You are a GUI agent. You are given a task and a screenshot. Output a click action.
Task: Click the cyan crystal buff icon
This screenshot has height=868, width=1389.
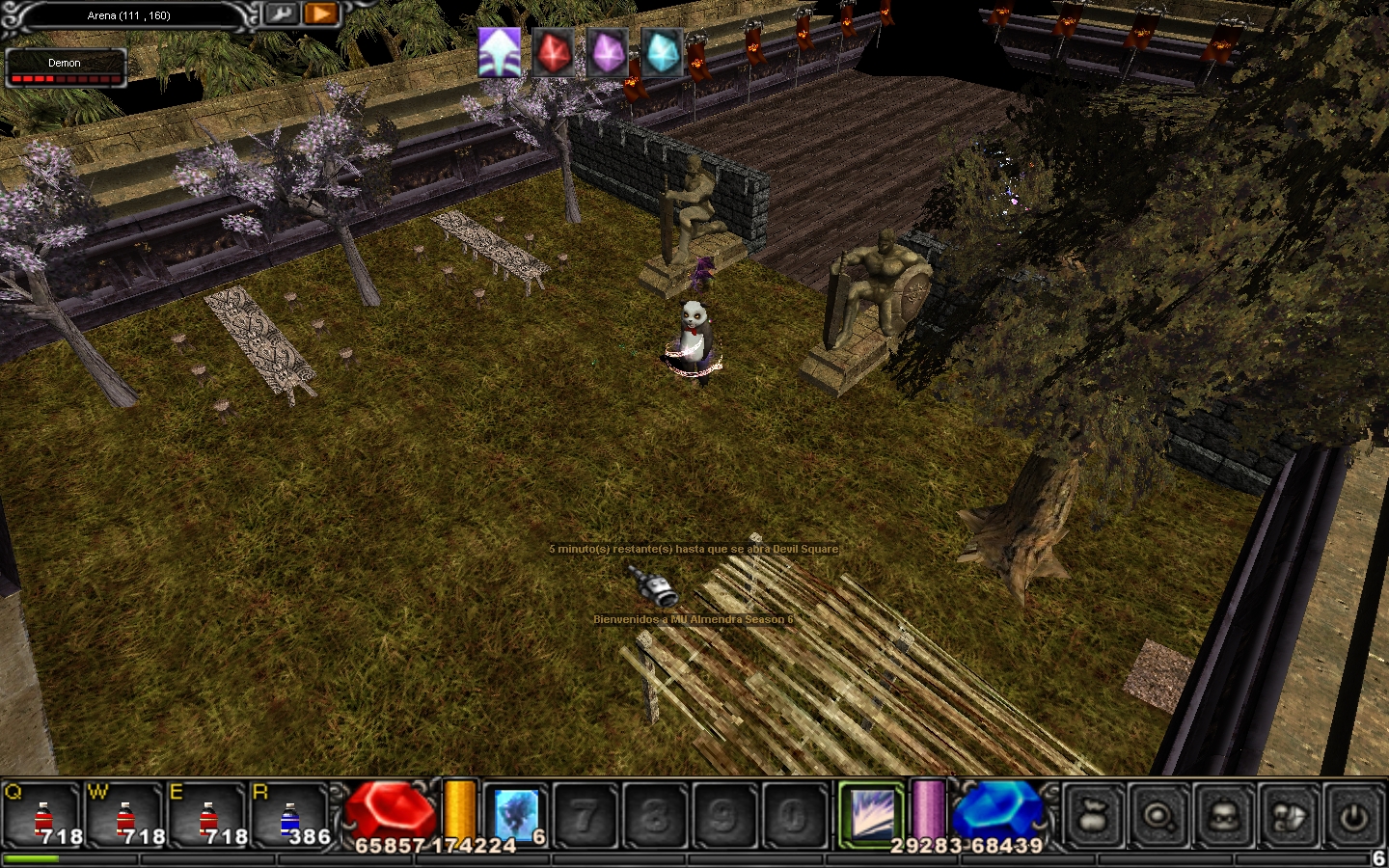pyautogui.click(x=662, y=51)
